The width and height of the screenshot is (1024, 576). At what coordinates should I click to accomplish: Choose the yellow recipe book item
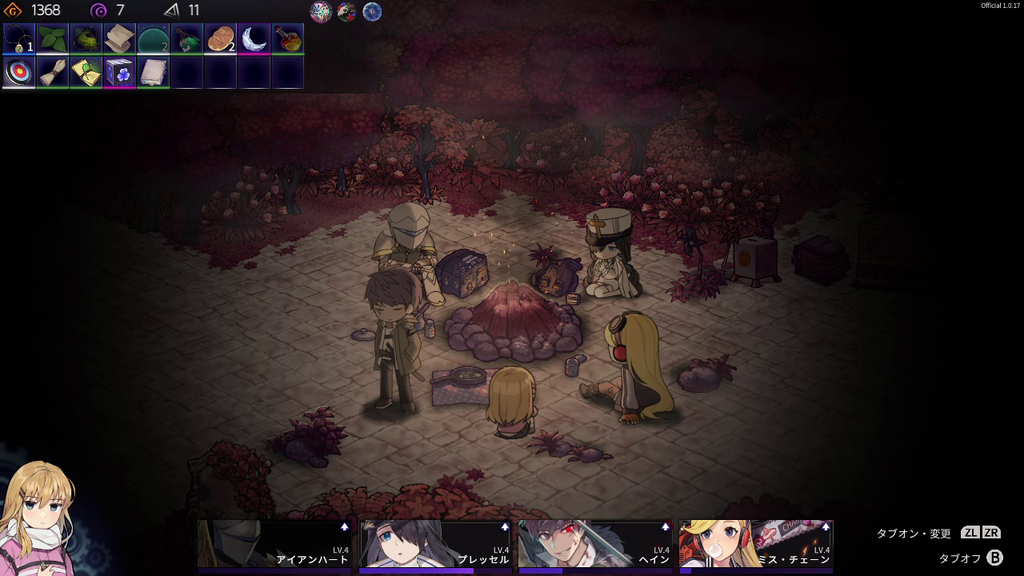pos(87,72)
